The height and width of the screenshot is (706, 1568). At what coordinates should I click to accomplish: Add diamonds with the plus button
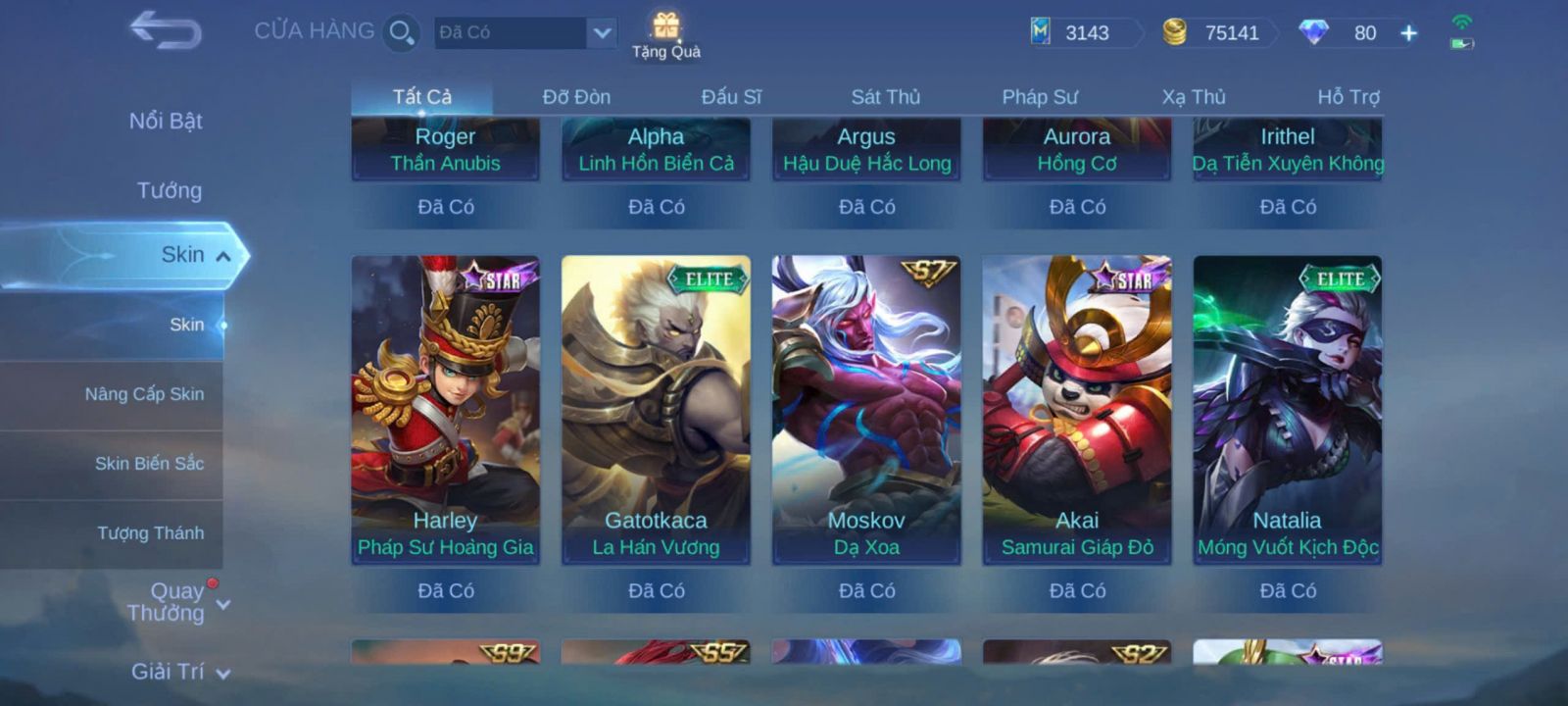point(1408,33)
